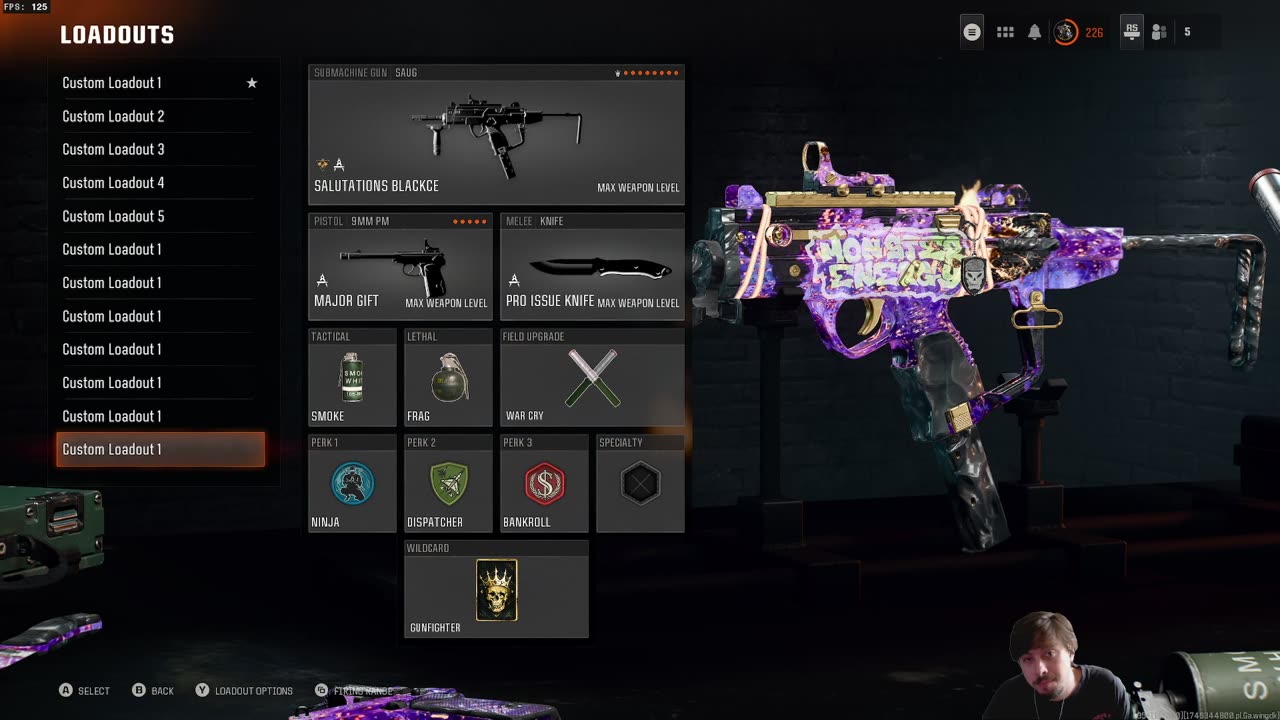This screenshot has width=1280, height=720.
Task: Open the Saug submachine gun primary slot
Action: pos(496,135)
